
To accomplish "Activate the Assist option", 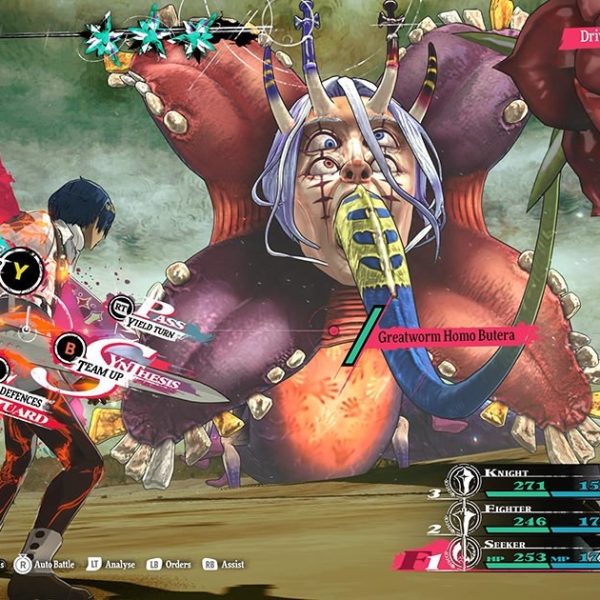I will (x=224, y=565).
